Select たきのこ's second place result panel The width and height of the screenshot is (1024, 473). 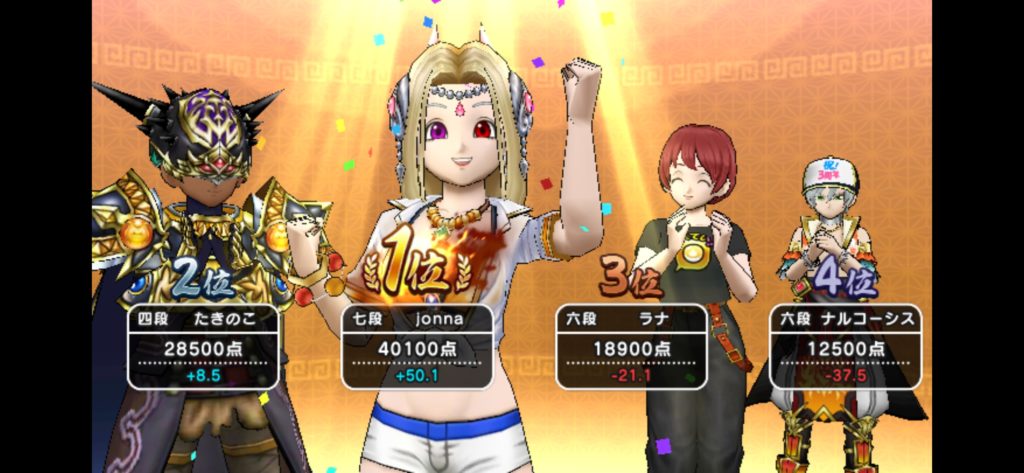pyautogui.click(x=203, y=346)
